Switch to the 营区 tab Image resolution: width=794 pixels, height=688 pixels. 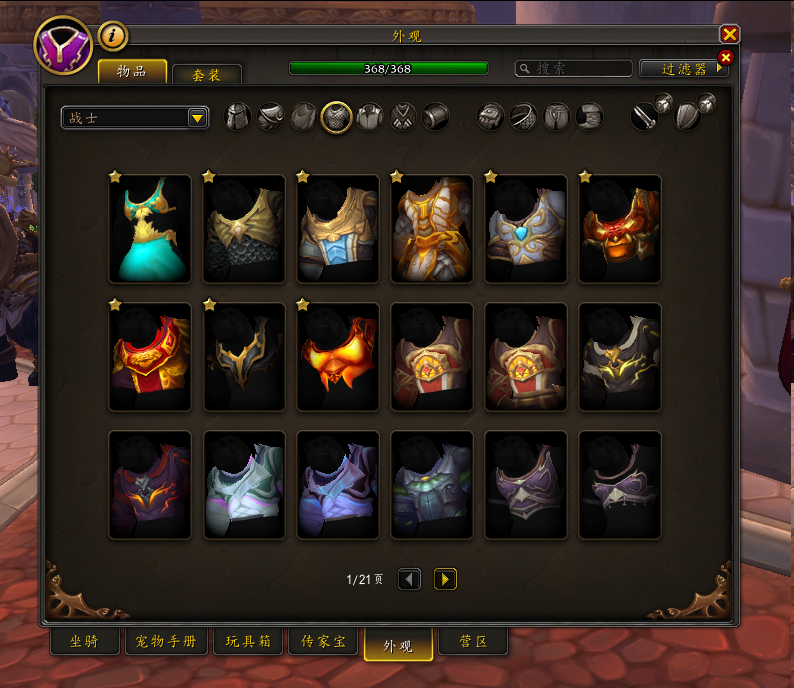tap(473, 642)
